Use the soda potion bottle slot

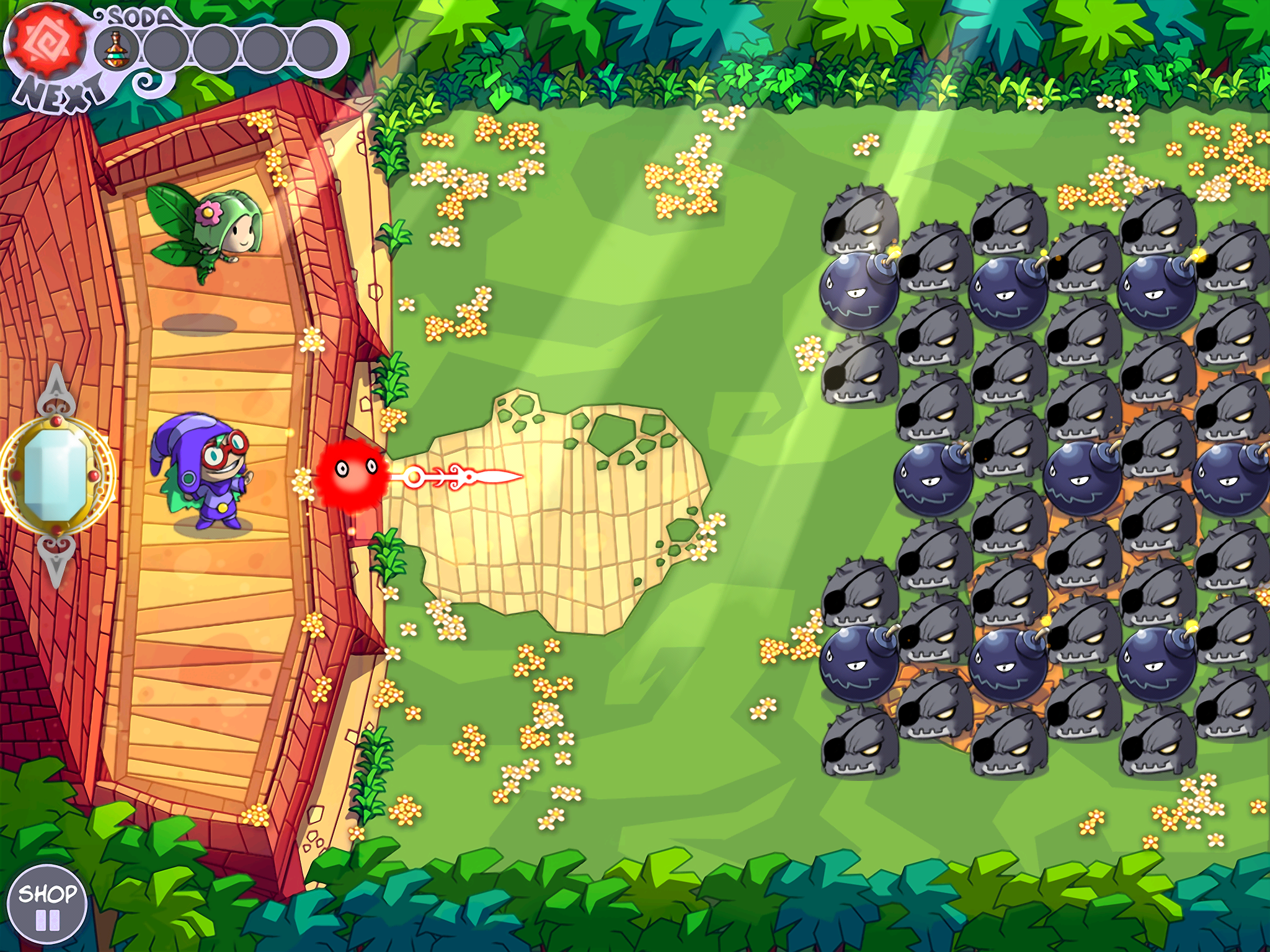(115, 50)
